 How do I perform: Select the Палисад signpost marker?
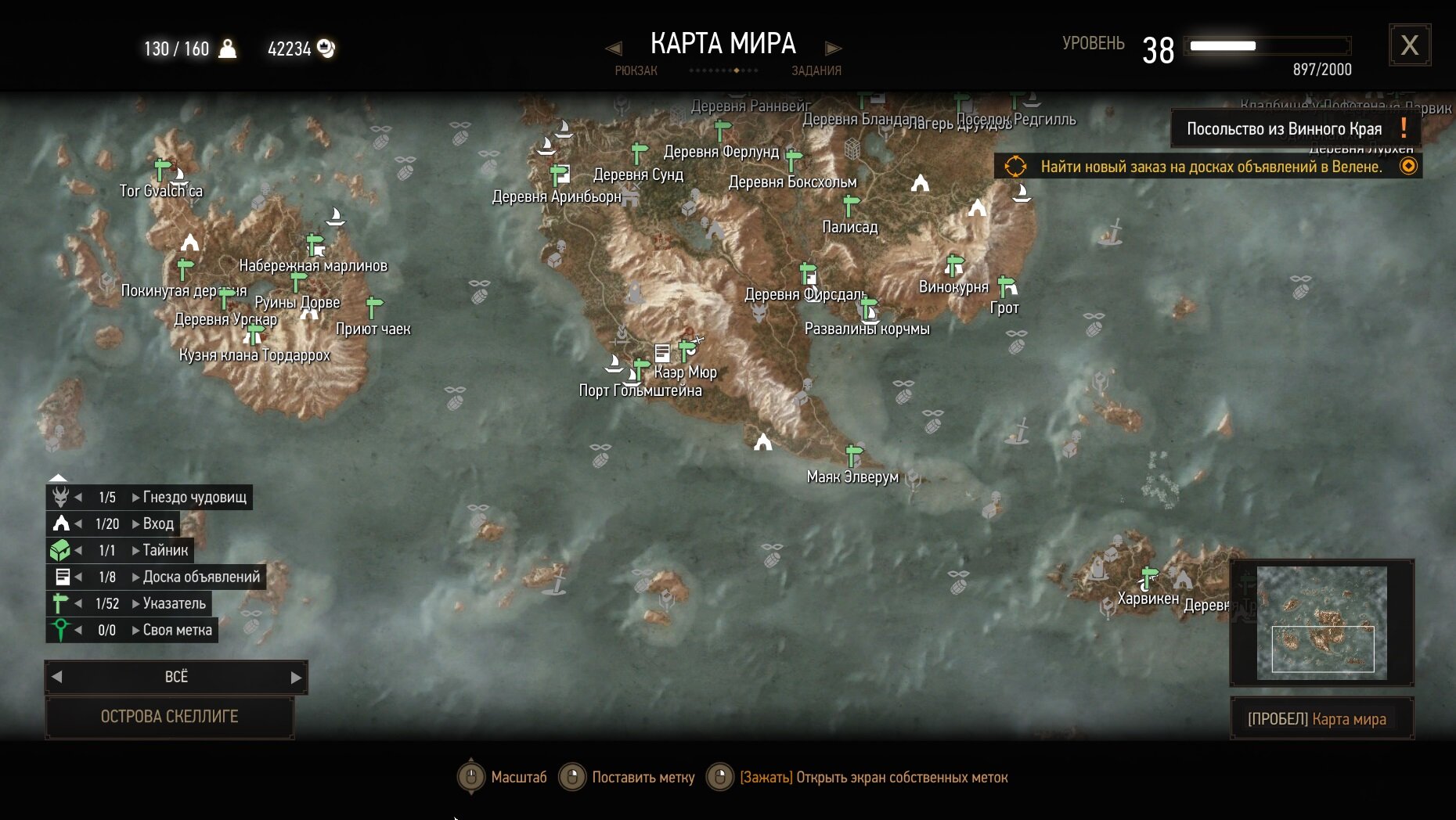click(x=850, y=206)
